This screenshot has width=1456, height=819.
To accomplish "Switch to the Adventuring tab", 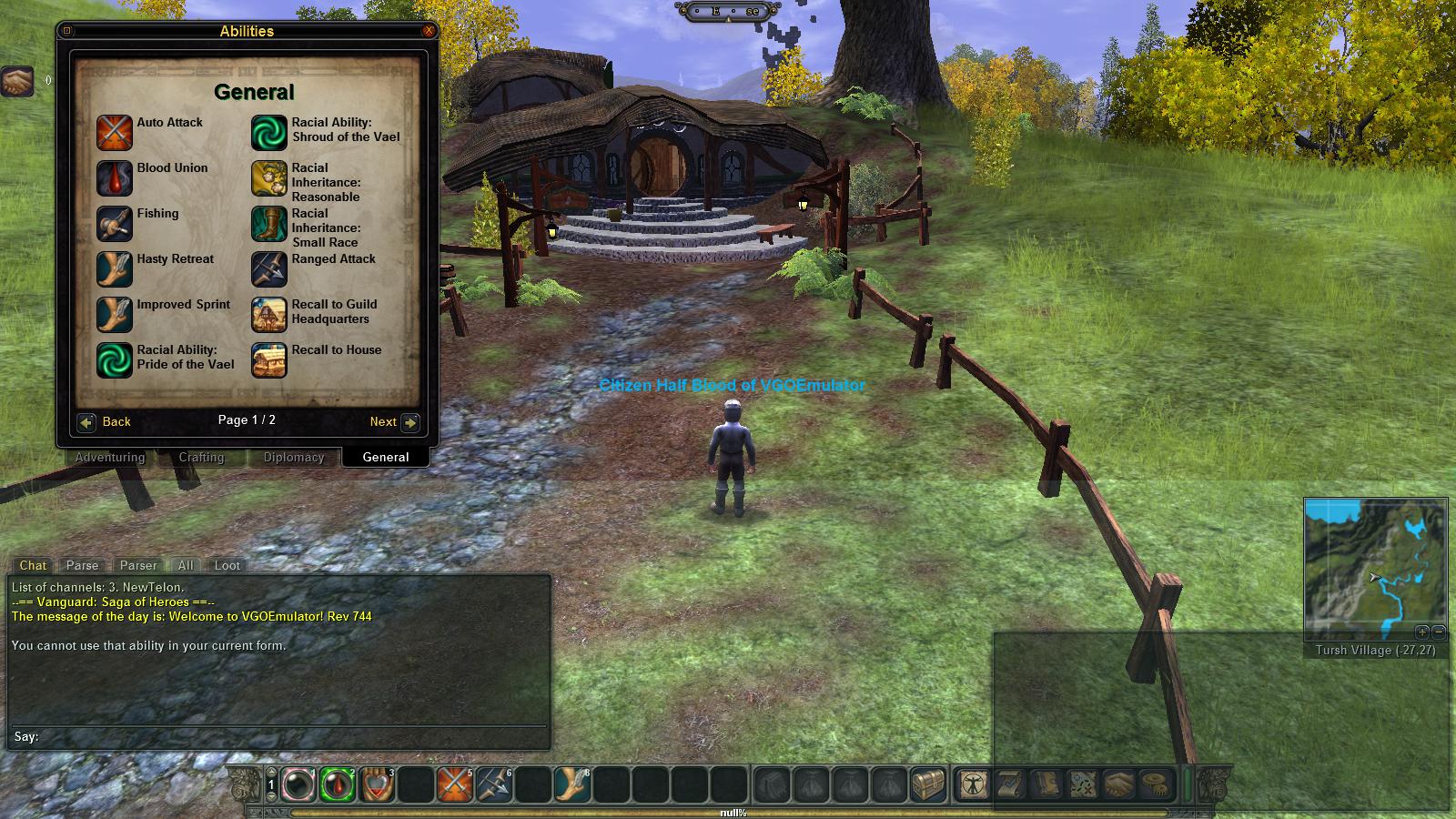I will coord(110,457).
